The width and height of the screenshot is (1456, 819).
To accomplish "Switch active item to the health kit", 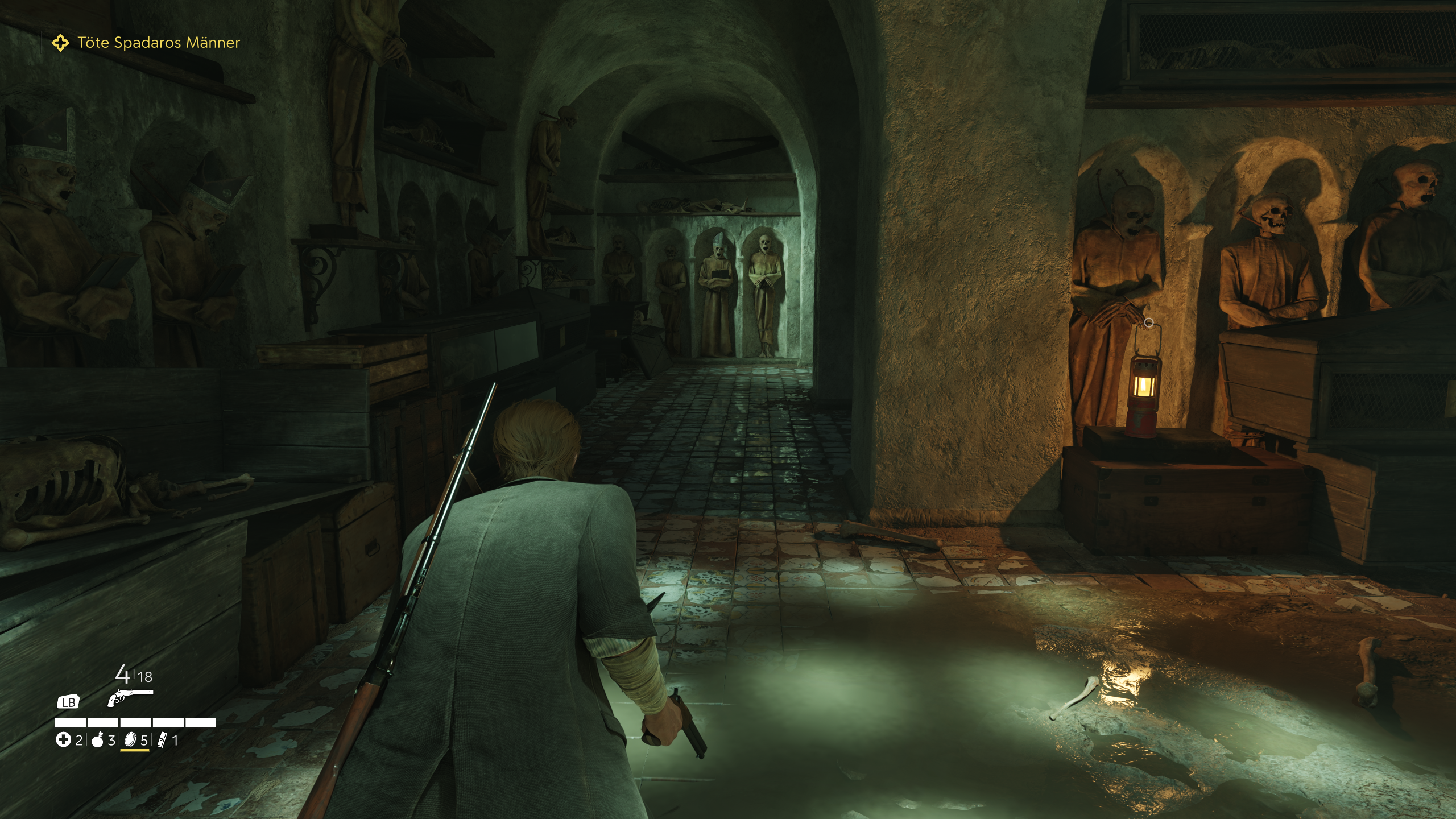I will (63, 741).
